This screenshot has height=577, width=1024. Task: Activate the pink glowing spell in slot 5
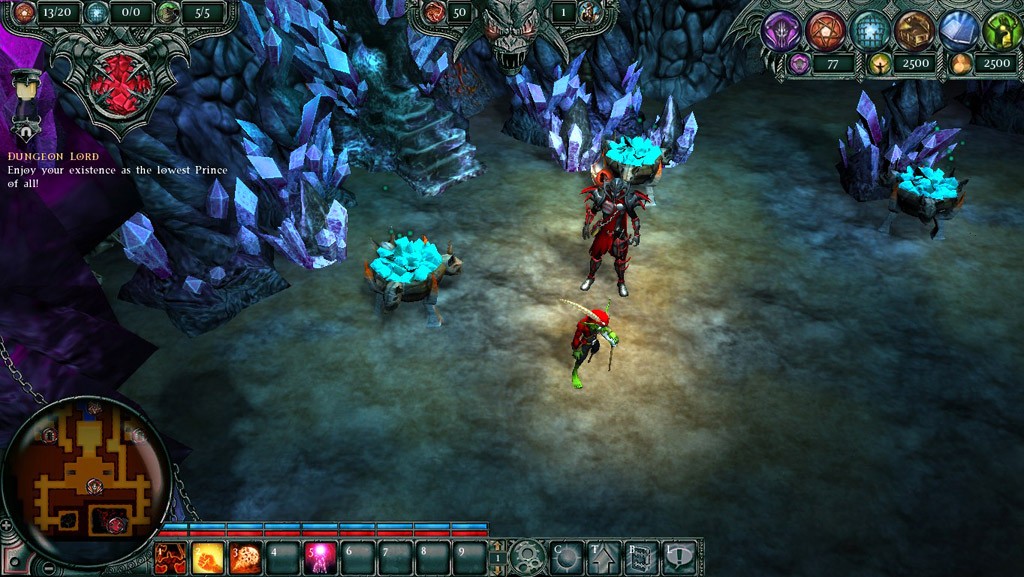(x=320, y=557)
